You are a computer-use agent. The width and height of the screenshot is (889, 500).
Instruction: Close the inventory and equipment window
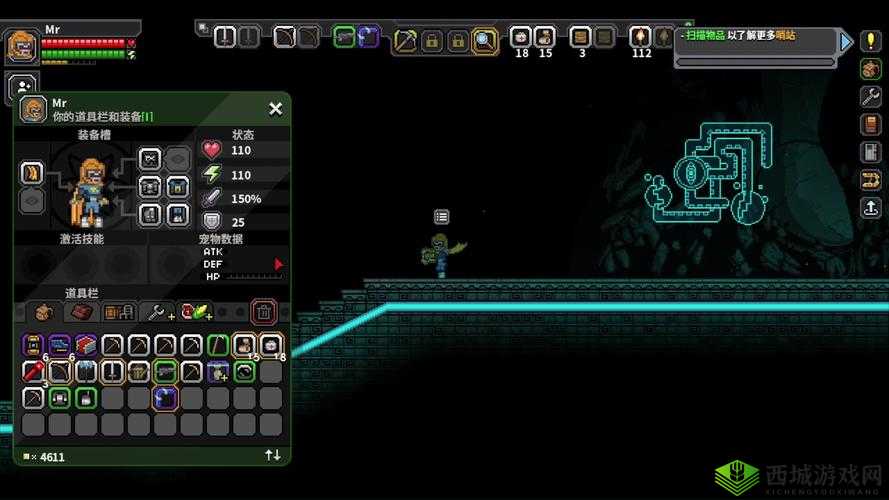[x=275, y=109]
